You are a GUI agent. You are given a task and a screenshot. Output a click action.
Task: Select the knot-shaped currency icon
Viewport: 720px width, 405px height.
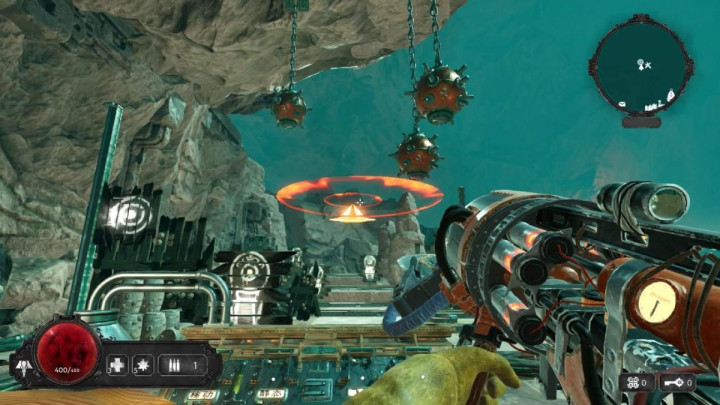click(633, 381)
